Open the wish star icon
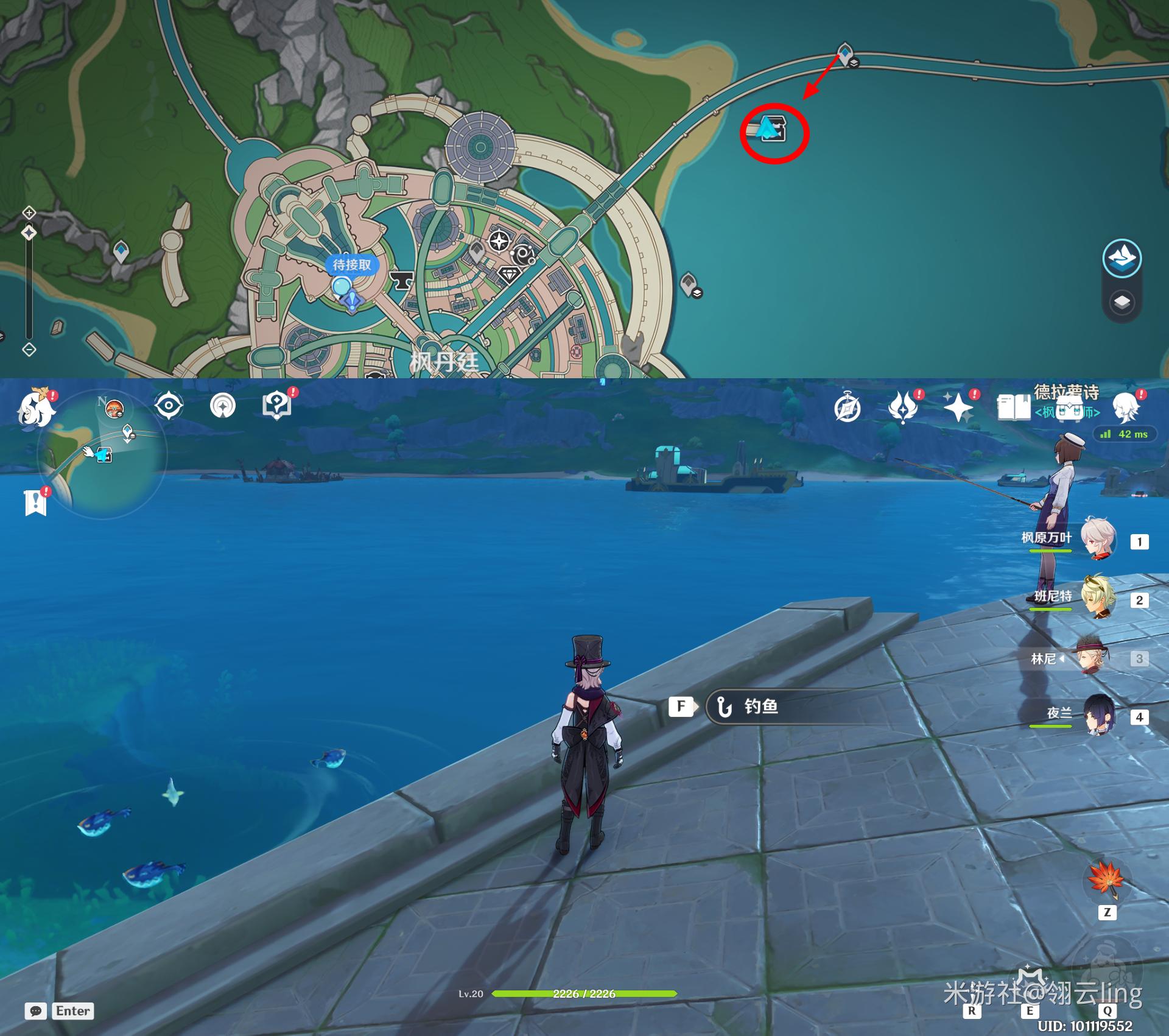1169x1036 pixels. pos(958,407)
